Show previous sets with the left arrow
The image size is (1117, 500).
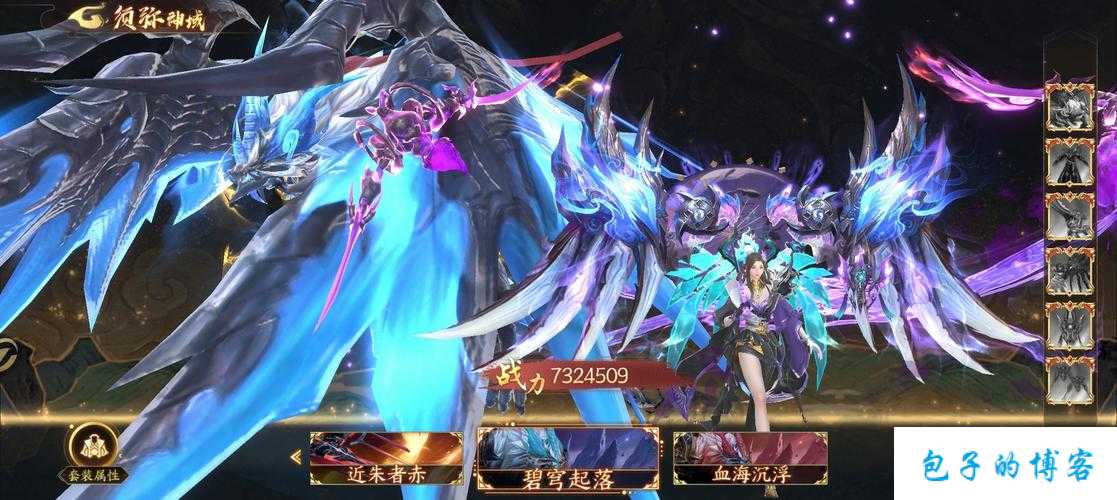[x=296, y=458]
